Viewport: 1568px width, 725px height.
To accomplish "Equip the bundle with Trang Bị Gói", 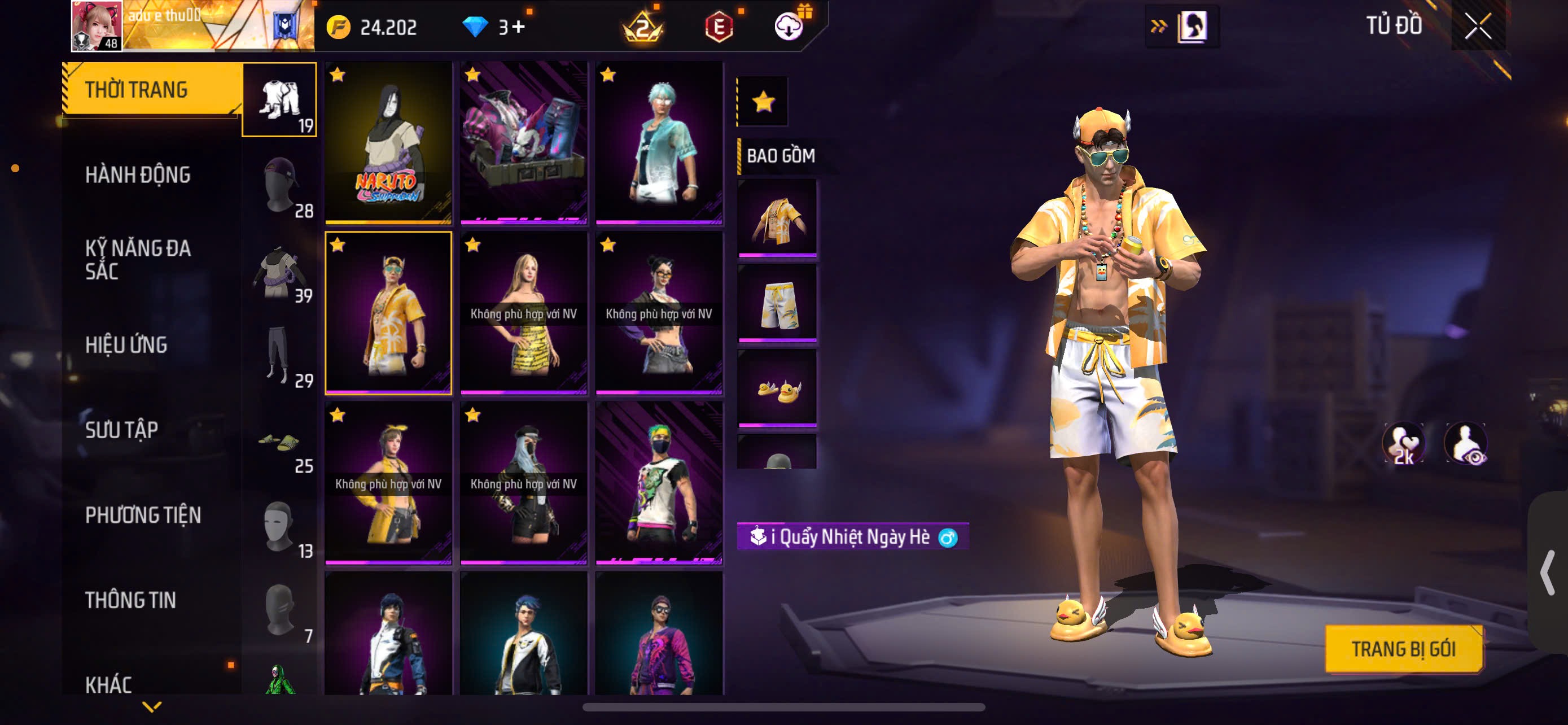I will (x=1403, y=649).
